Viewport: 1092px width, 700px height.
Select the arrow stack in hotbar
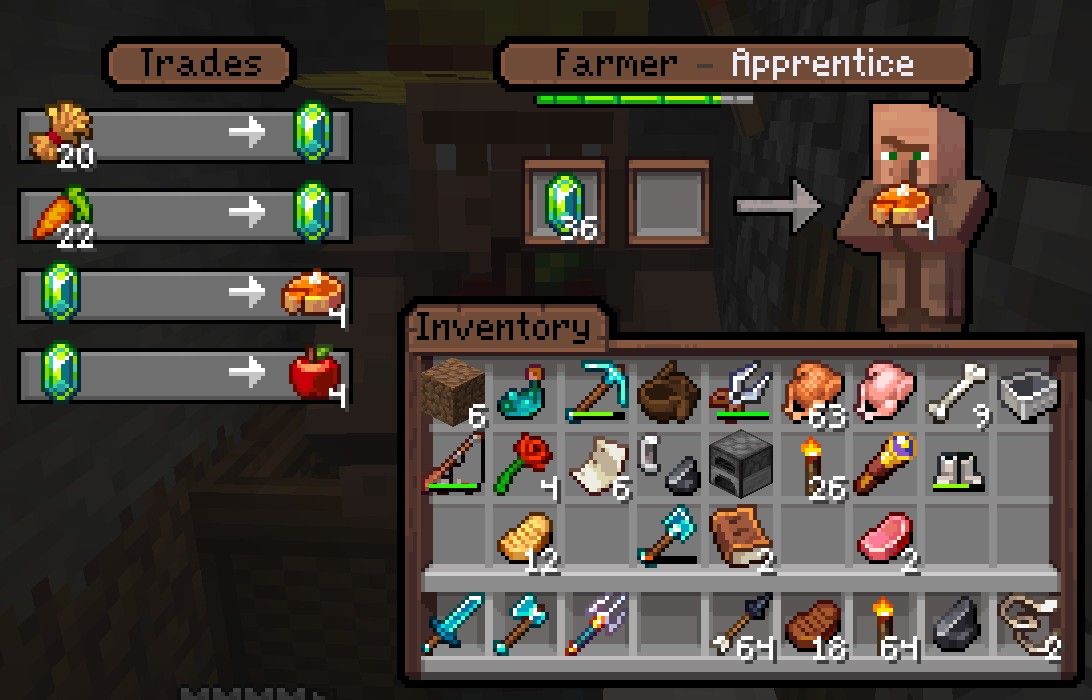pyautogui.click(x=741, y=623)
